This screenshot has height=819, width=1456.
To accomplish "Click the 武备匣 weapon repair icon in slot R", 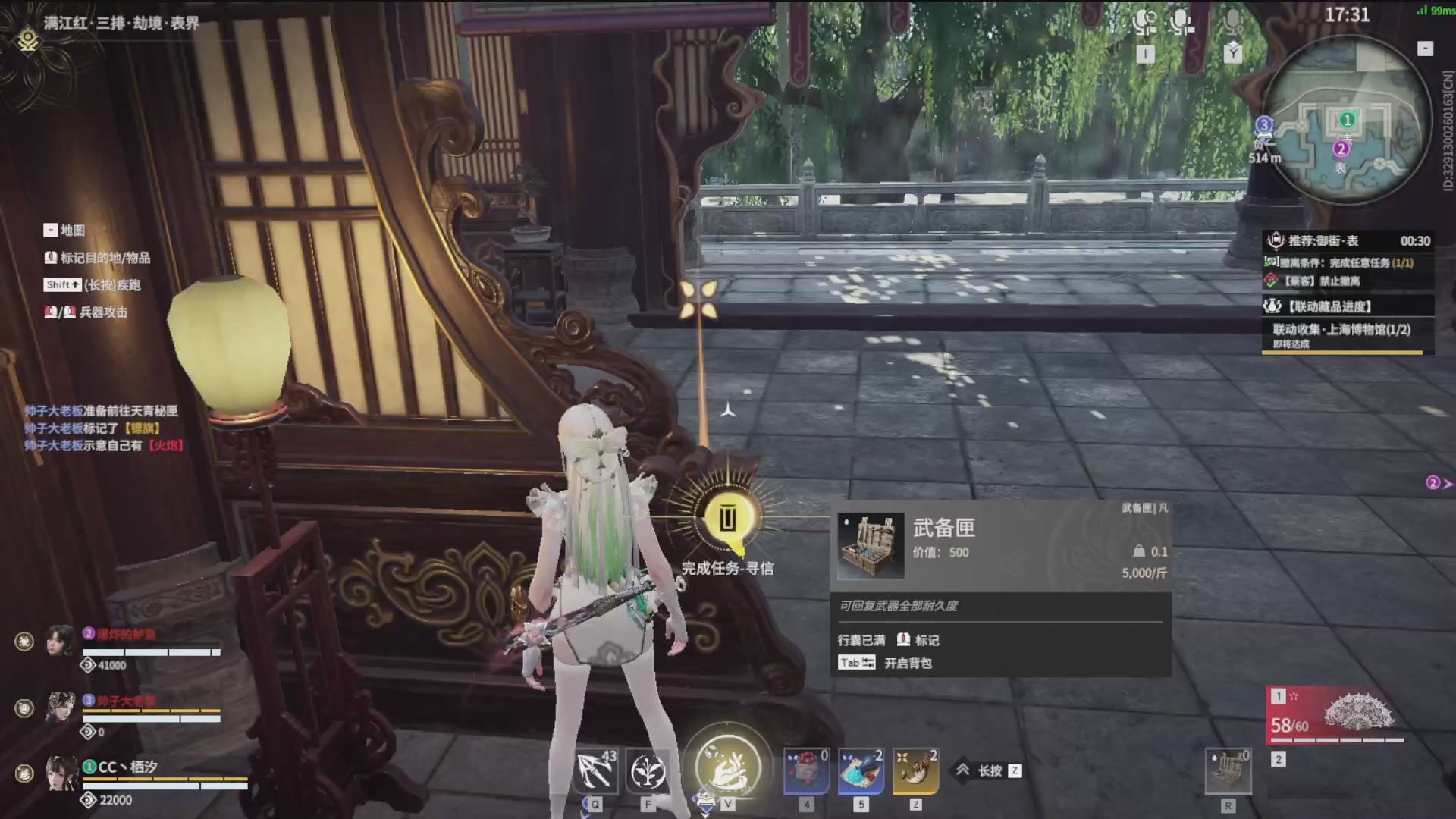I will 1228,771.
